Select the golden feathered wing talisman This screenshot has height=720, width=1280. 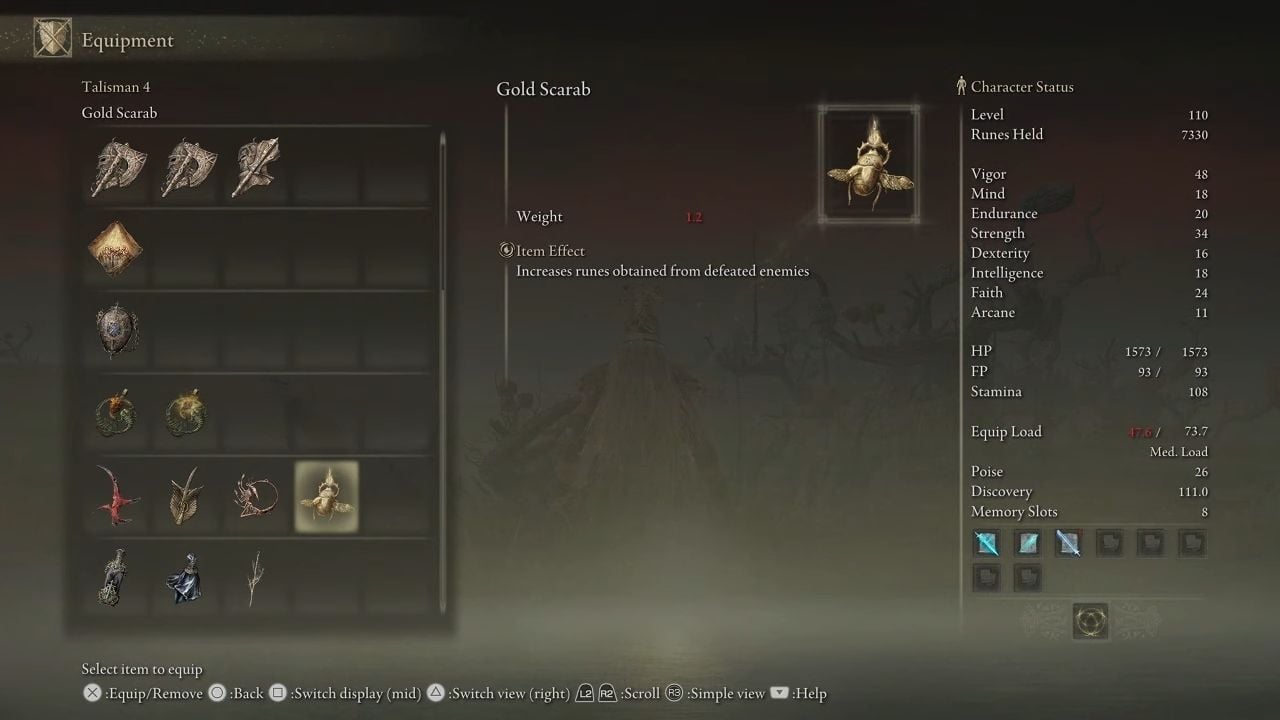coord(186,496)
